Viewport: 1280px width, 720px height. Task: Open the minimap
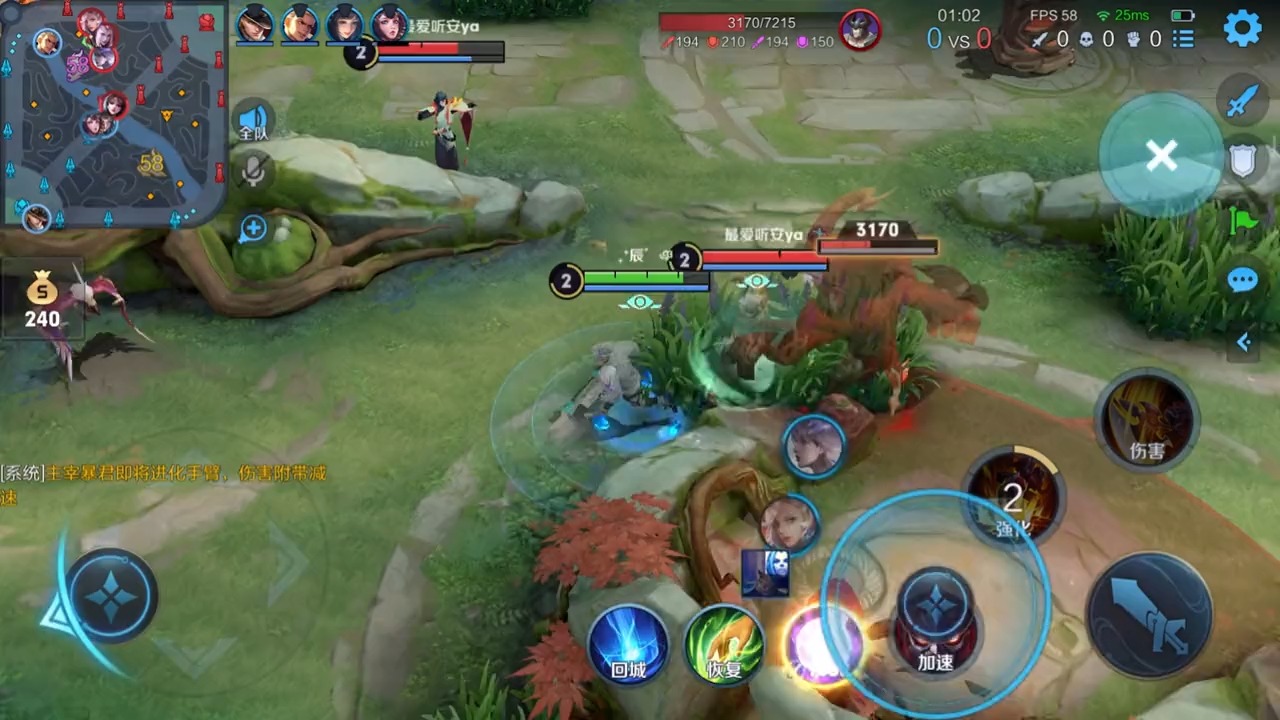112,112
